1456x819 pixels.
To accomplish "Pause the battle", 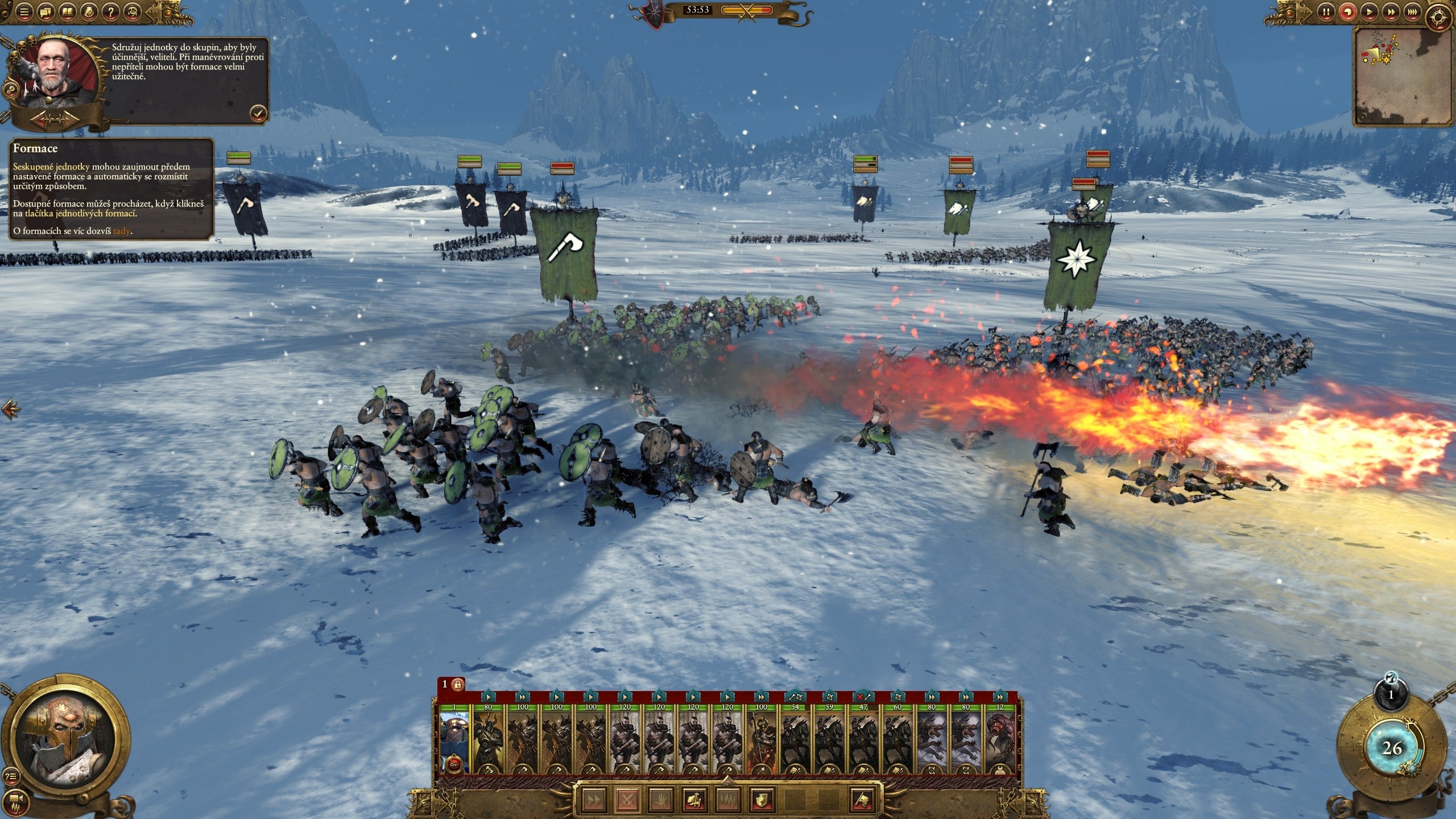I will (1326, 11).
